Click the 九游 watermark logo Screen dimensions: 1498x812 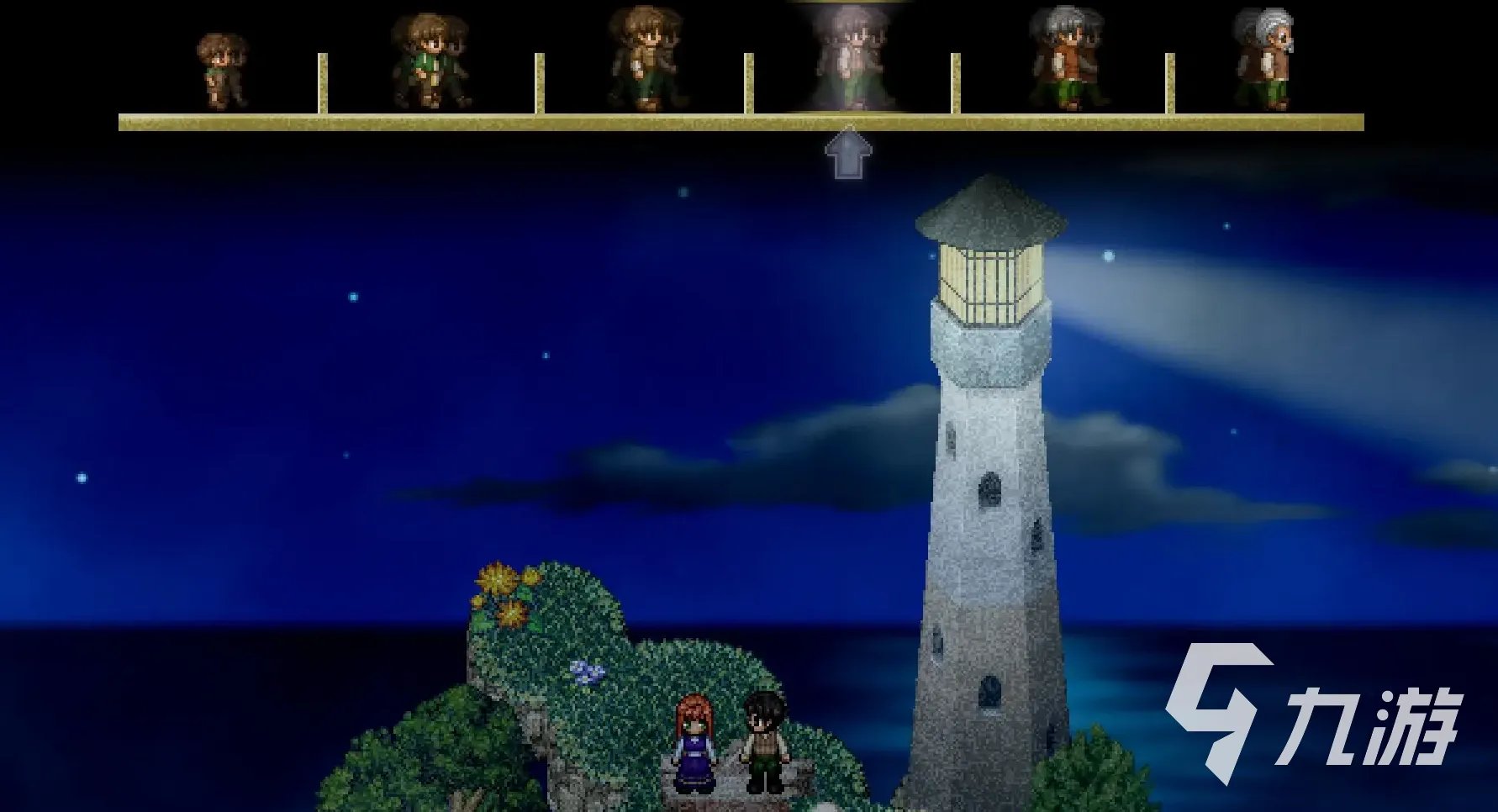(1311, 713)
